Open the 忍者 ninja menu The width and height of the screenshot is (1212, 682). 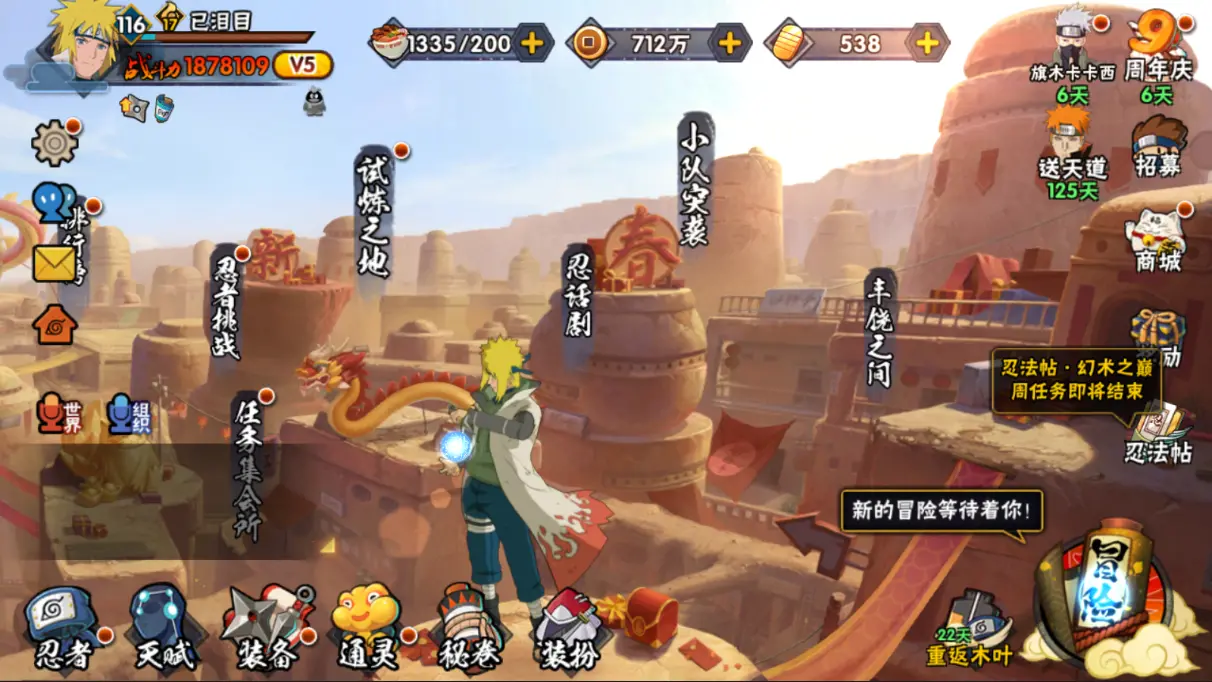click(62, 628)
